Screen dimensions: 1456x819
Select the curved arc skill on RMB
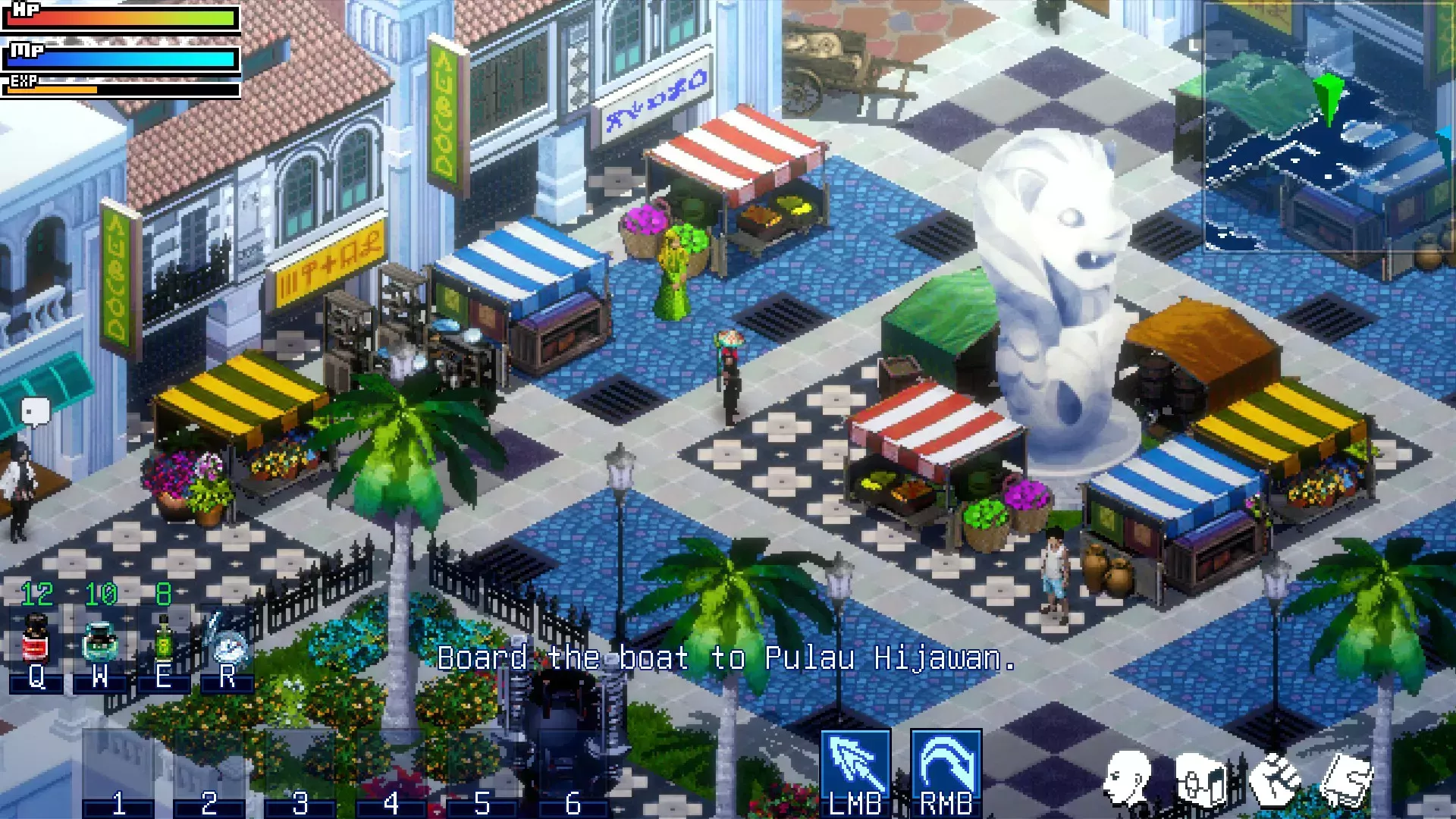(946, 766)
